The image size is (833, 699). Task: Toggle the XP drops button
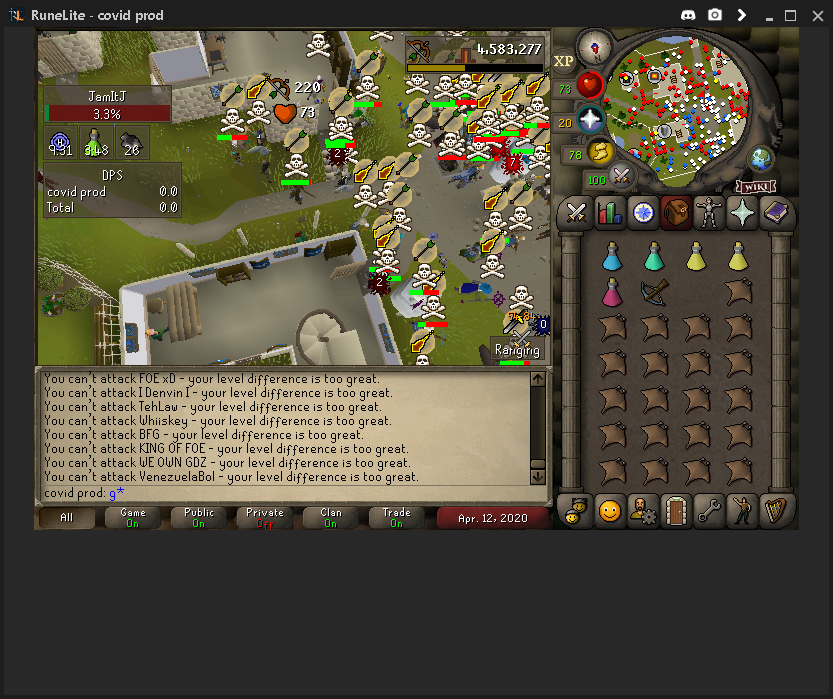[563, 61]
